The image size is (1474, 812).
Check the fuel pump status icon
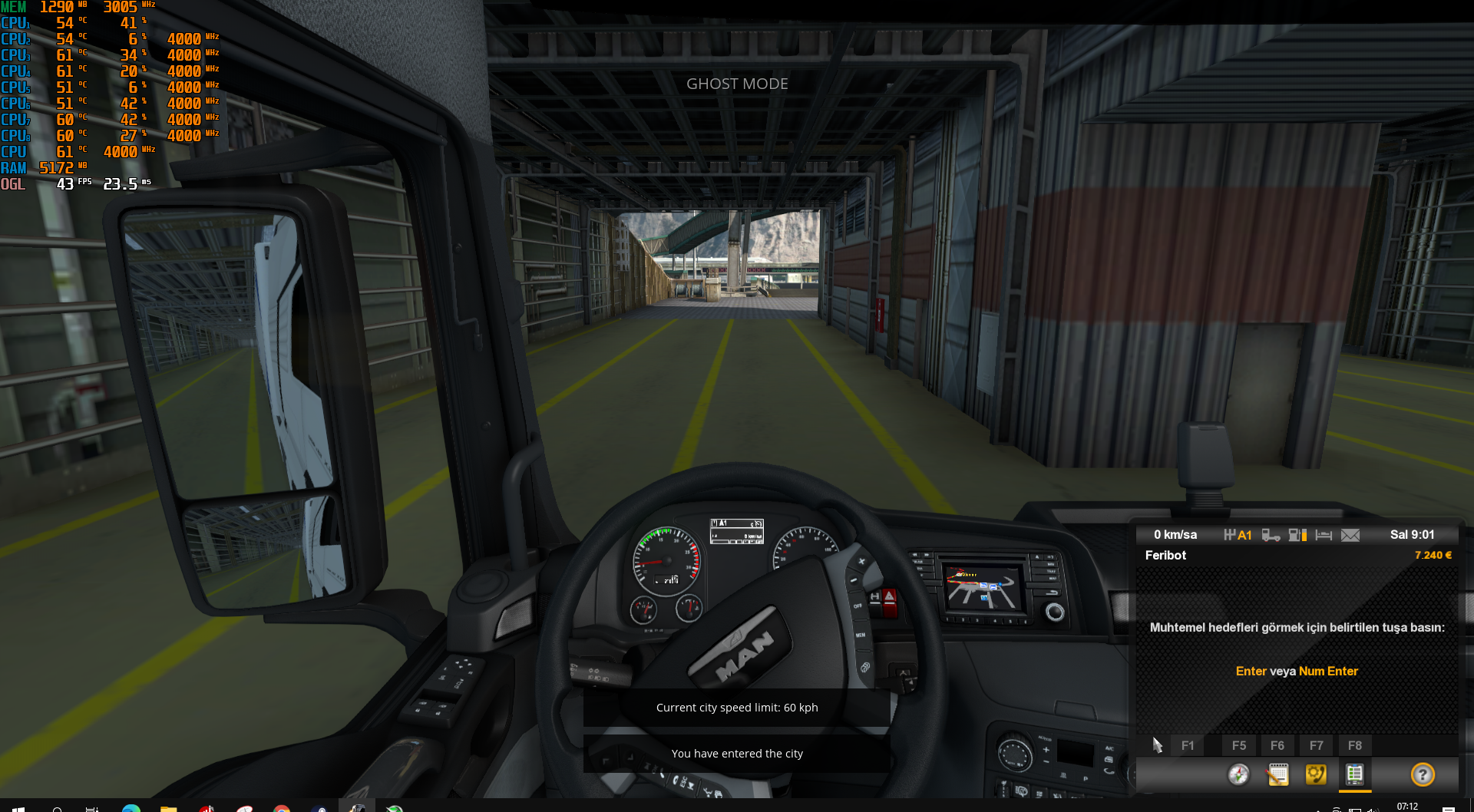(x=1297, y=535)
